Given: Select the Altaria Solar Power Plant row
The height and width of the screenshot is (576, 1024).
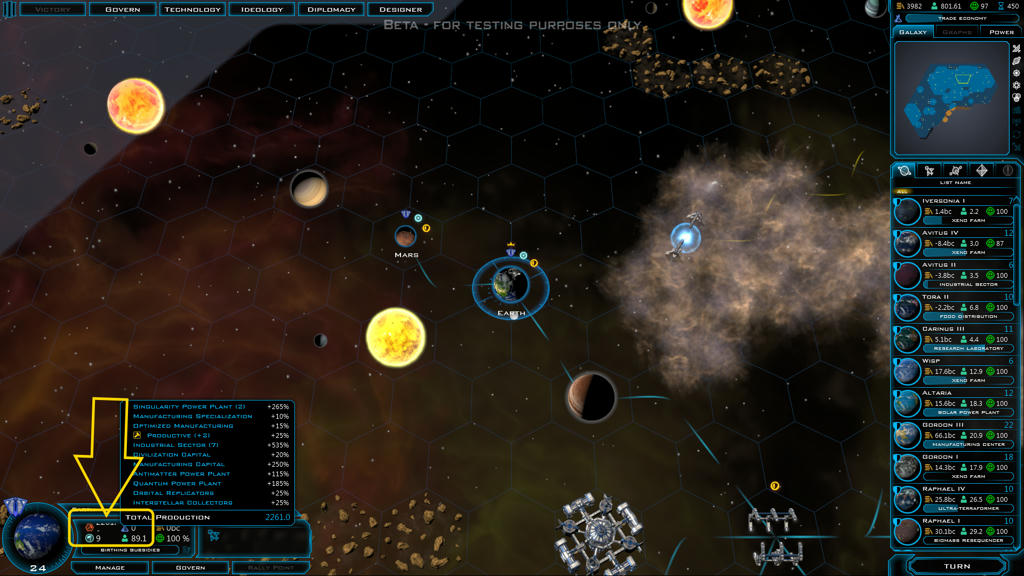Looking at the screenshot, I should 955,403.
